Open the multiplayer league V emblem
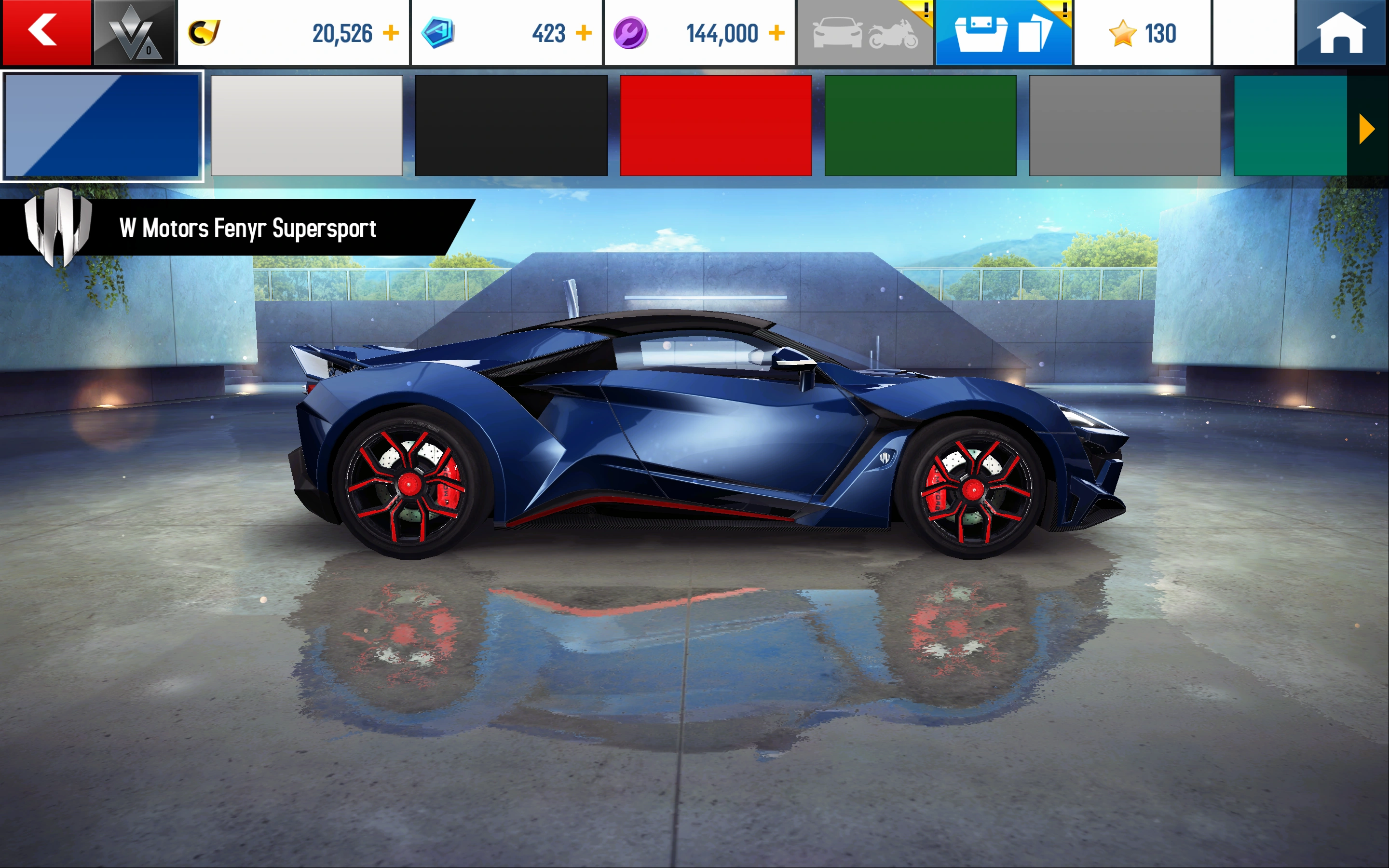Viewport: 1389px width, 868px height. [x=134, y=33]
